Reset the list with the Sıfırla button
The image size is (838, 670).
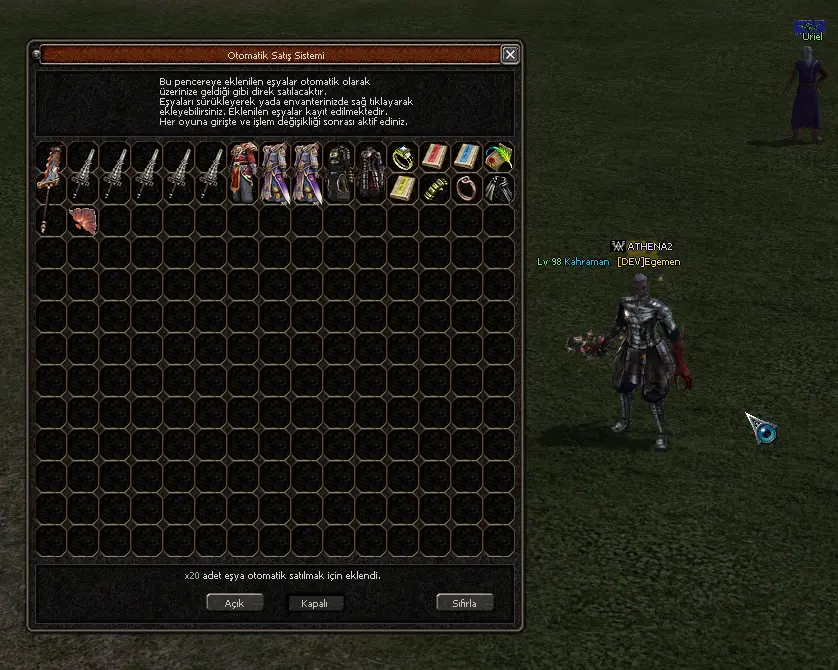click(466, 603)
